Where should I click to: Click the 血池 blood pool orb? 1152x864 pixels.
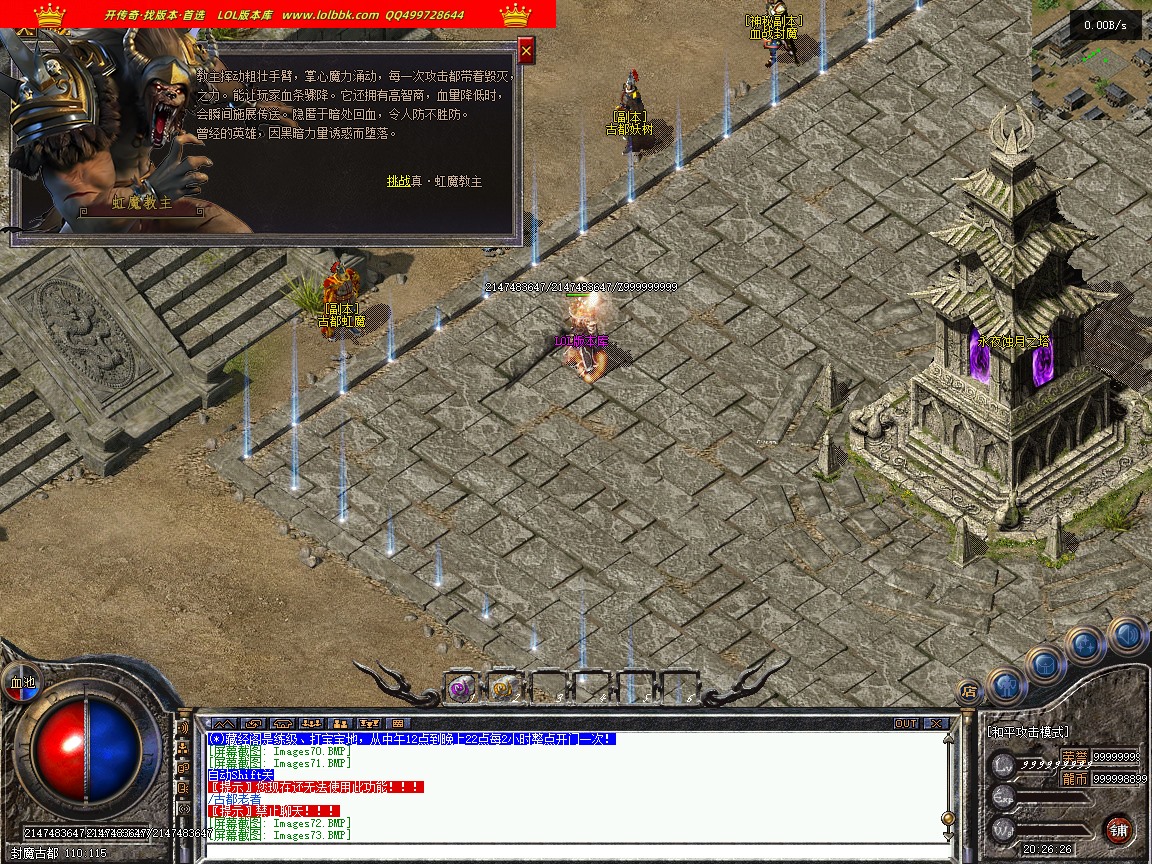point(21,682)
